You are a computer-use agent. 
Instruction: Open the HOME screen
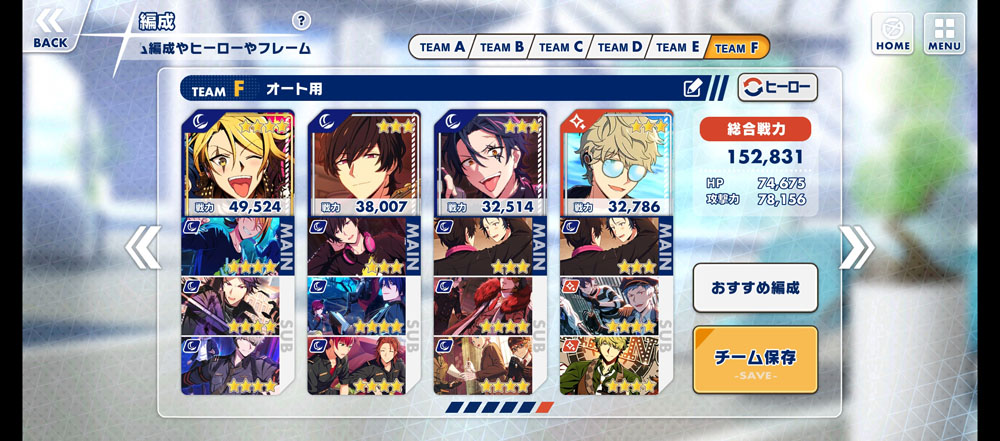(x=892, y=33)
